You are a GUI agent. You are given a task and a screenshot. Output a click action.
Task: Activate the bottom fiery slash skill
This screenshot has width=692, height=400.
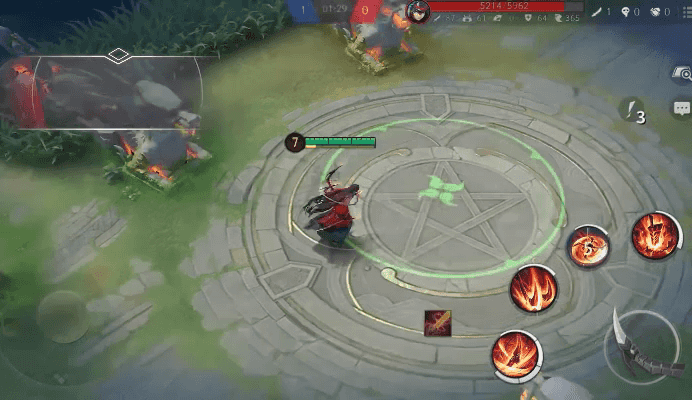[516, 355]
